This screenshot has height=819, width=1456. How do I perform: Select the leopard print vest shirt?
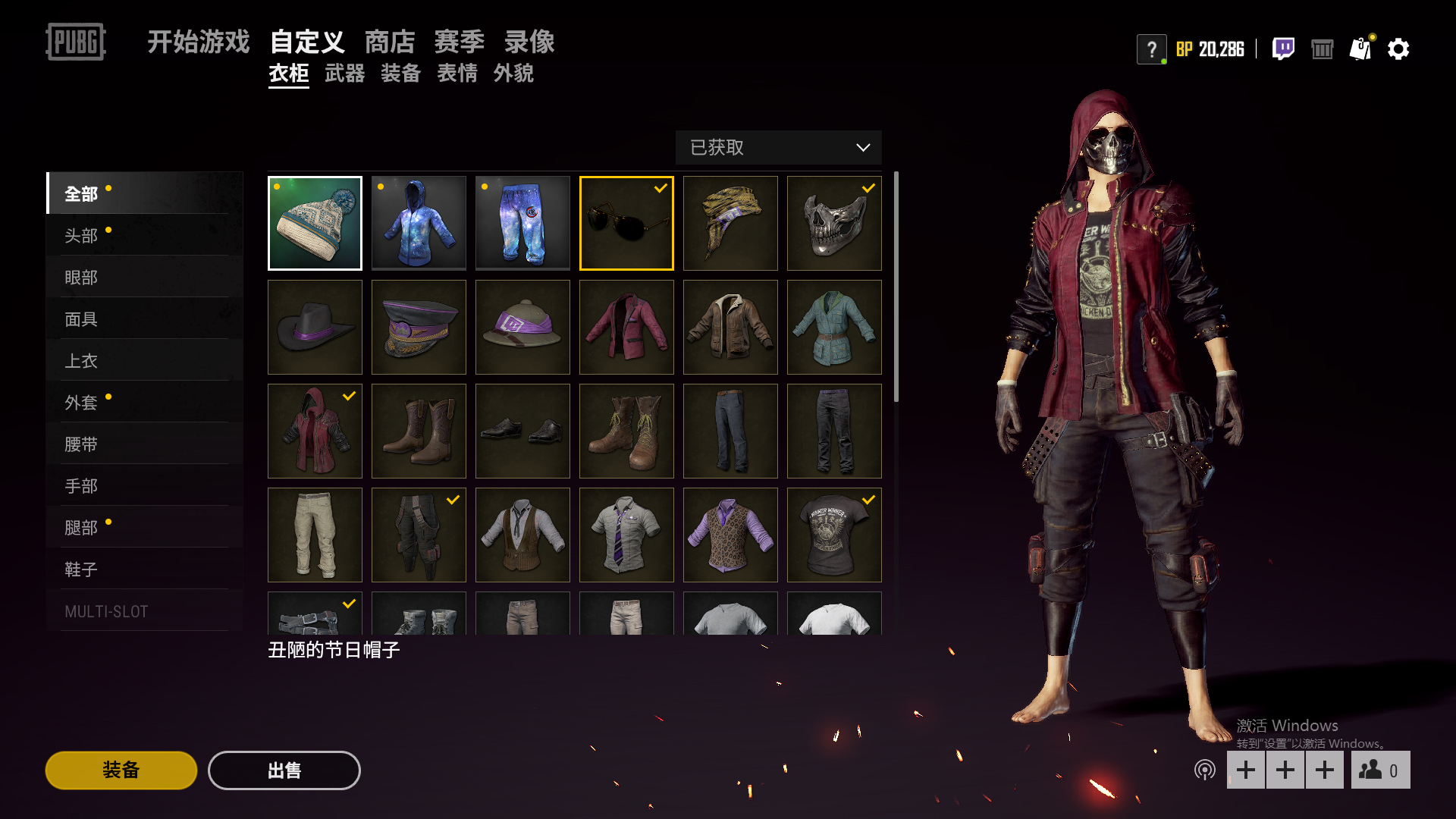[730, 535]
